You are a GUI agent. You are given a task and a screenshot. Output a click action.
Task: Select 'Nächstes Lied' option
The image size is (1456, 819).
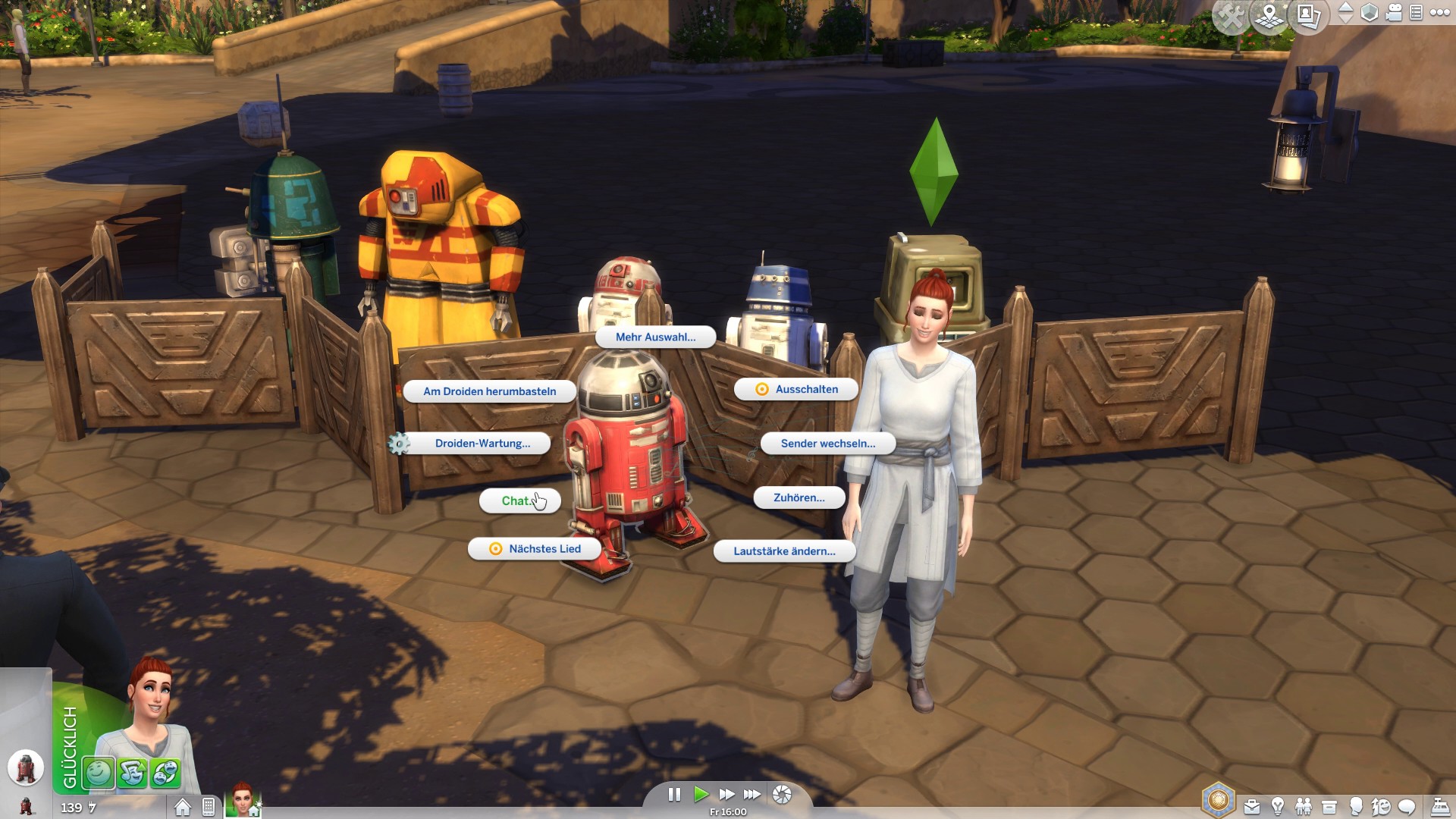click(535, 549)
